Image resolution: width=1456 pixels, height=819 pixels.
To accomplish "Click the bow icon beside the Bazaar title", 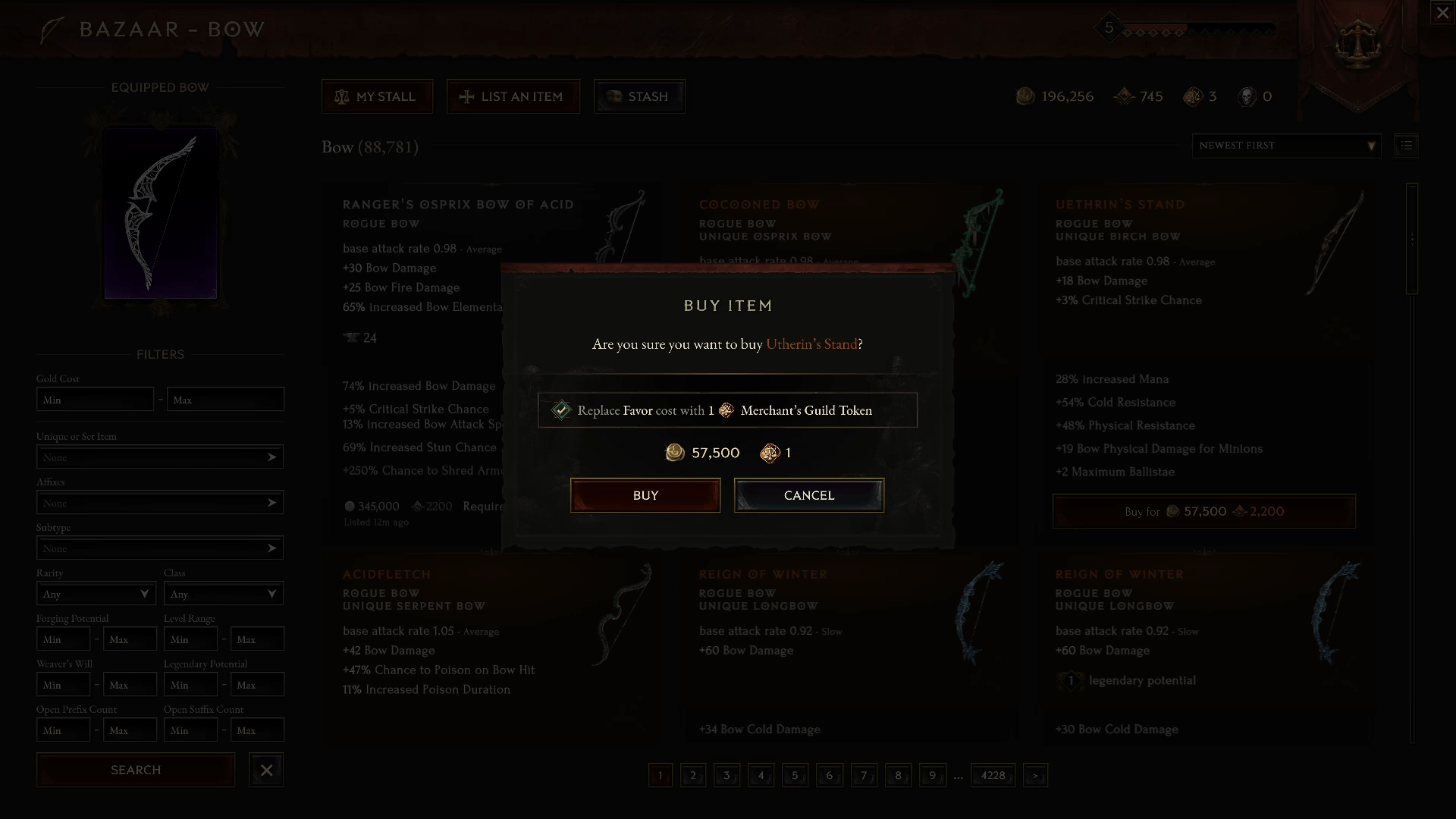I will coord(50,29).
